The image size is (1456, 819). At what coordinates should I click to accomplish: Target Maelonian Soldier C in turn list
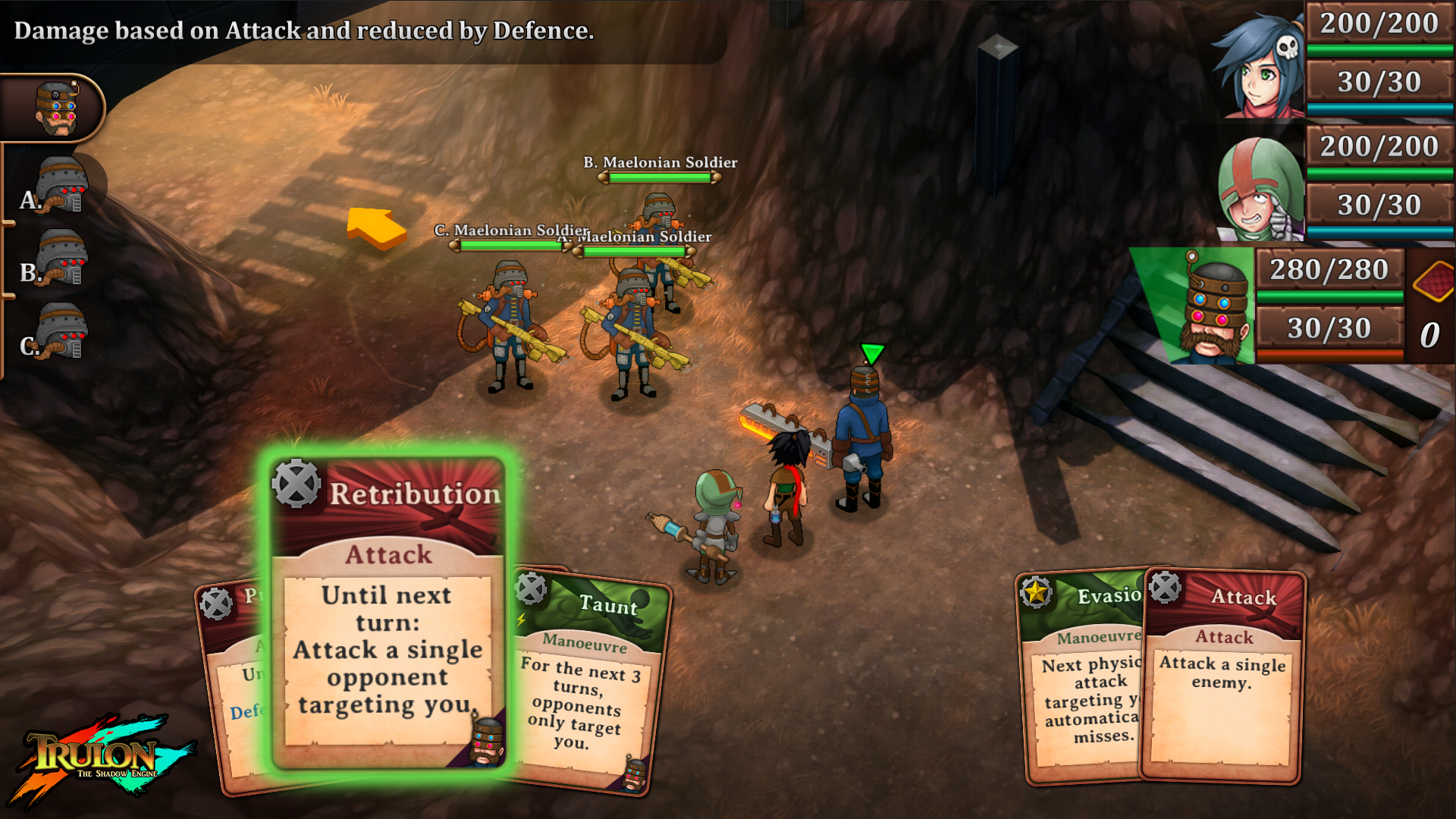click(59, 332)
